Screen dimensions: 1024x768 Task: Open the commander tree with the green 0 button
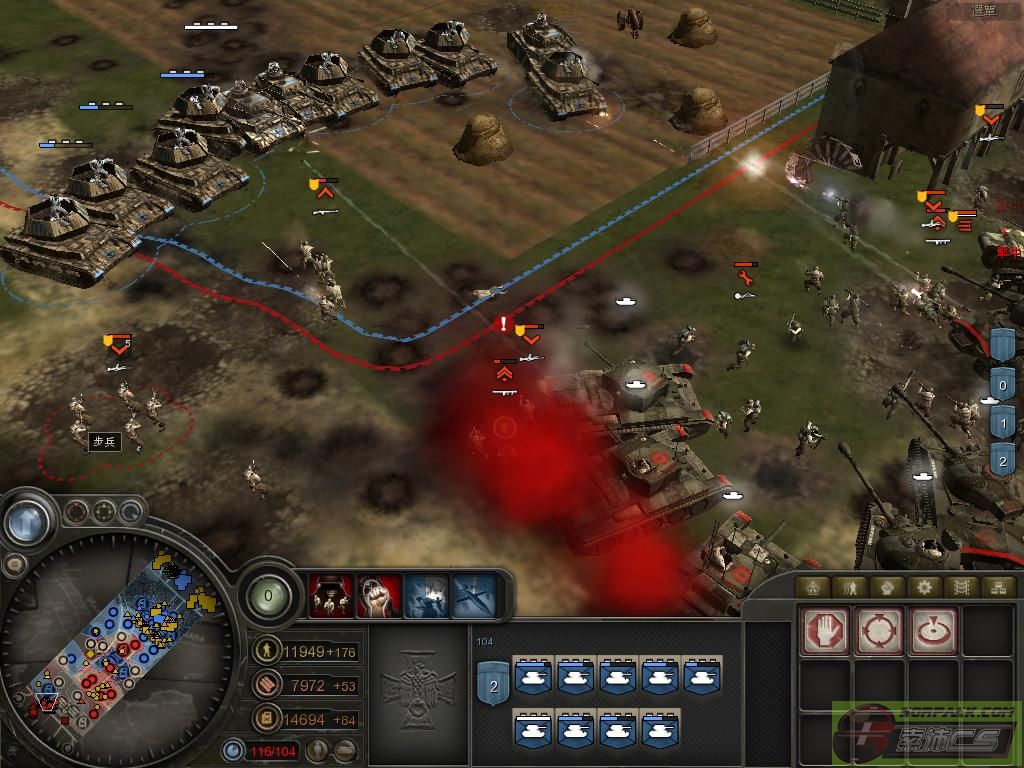269,596
